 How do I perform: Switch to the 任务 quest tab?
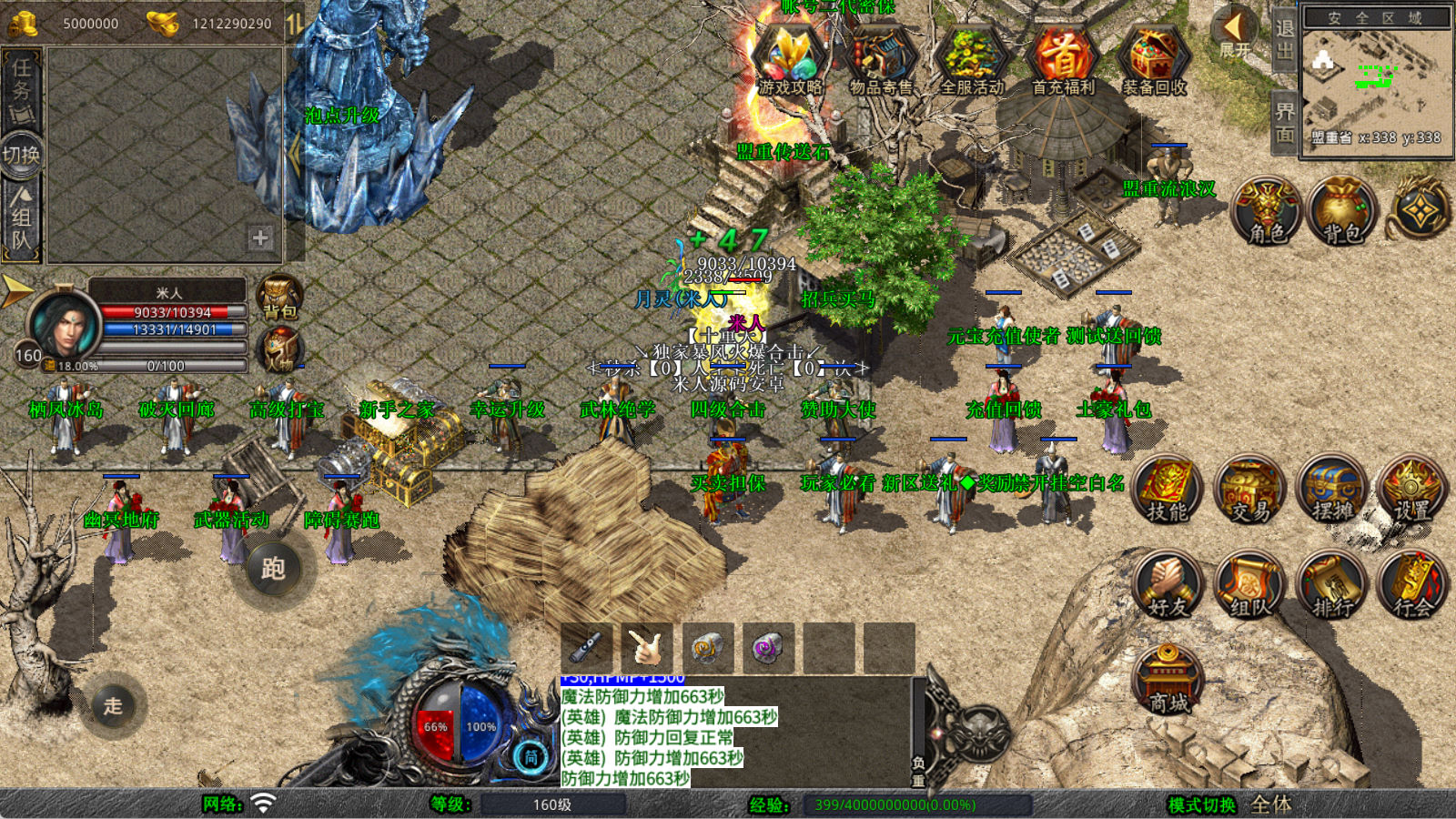[22, 88]
